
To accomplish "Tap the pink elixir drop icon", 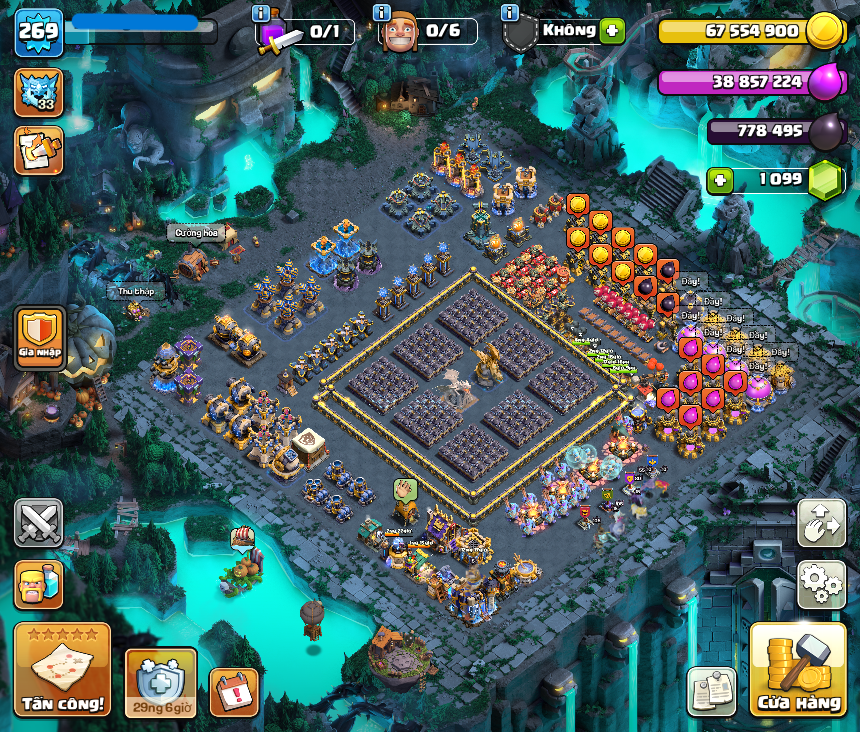I will pos(825,81).
